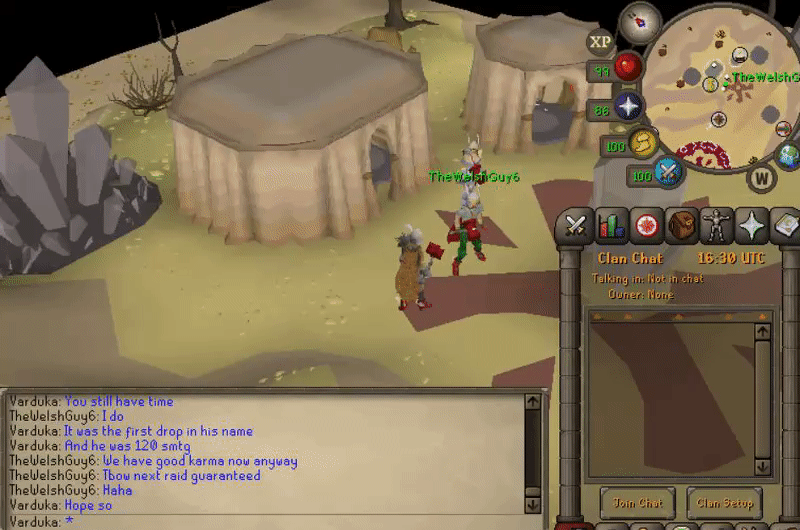Click the chatbox scroll-up arrow
The image size is (800, 530).
(x=533, y=402)
